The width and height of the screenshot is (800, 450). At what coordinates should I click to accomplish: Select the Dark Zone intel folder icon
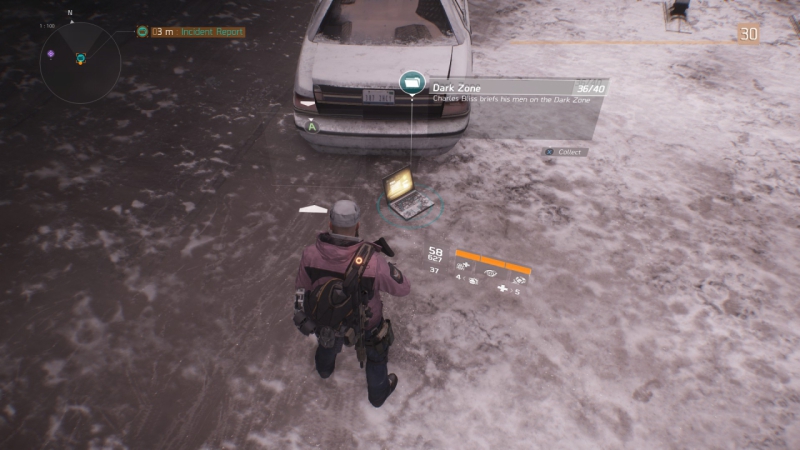tap(411, 84)
